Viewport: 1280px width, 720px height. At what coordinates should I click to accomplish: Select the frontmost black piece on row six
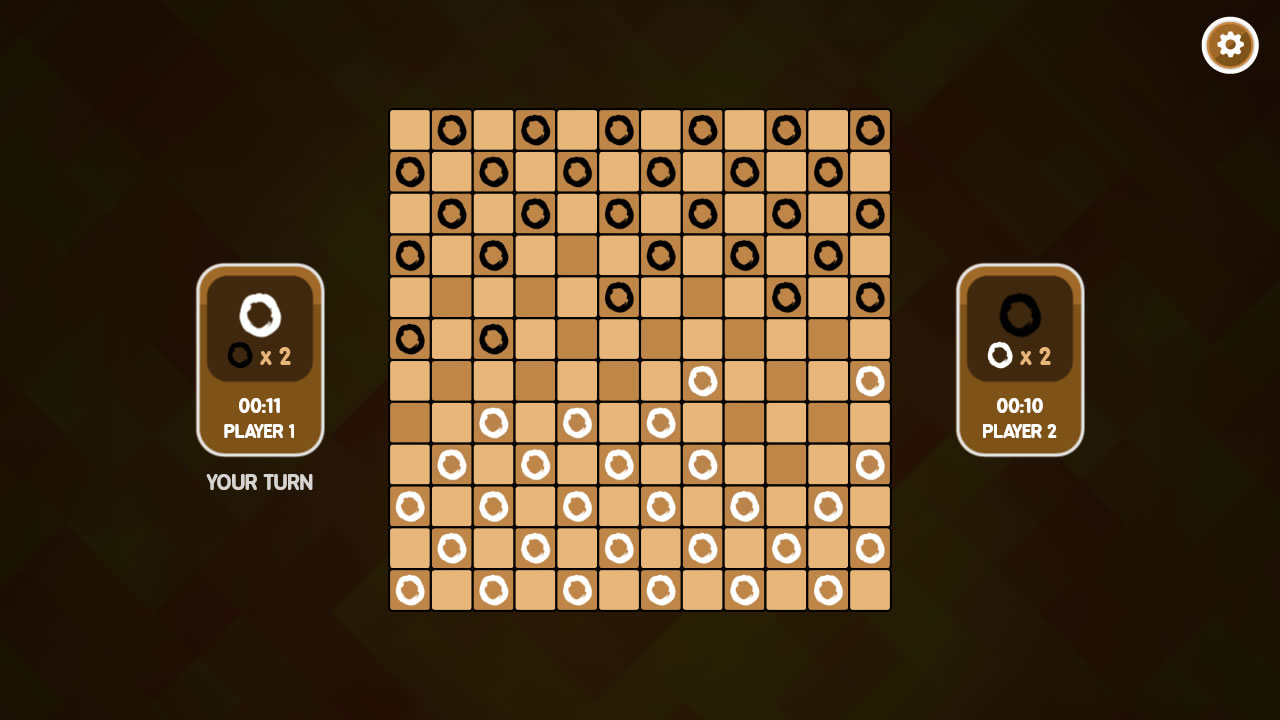click(x=493, y=338)
